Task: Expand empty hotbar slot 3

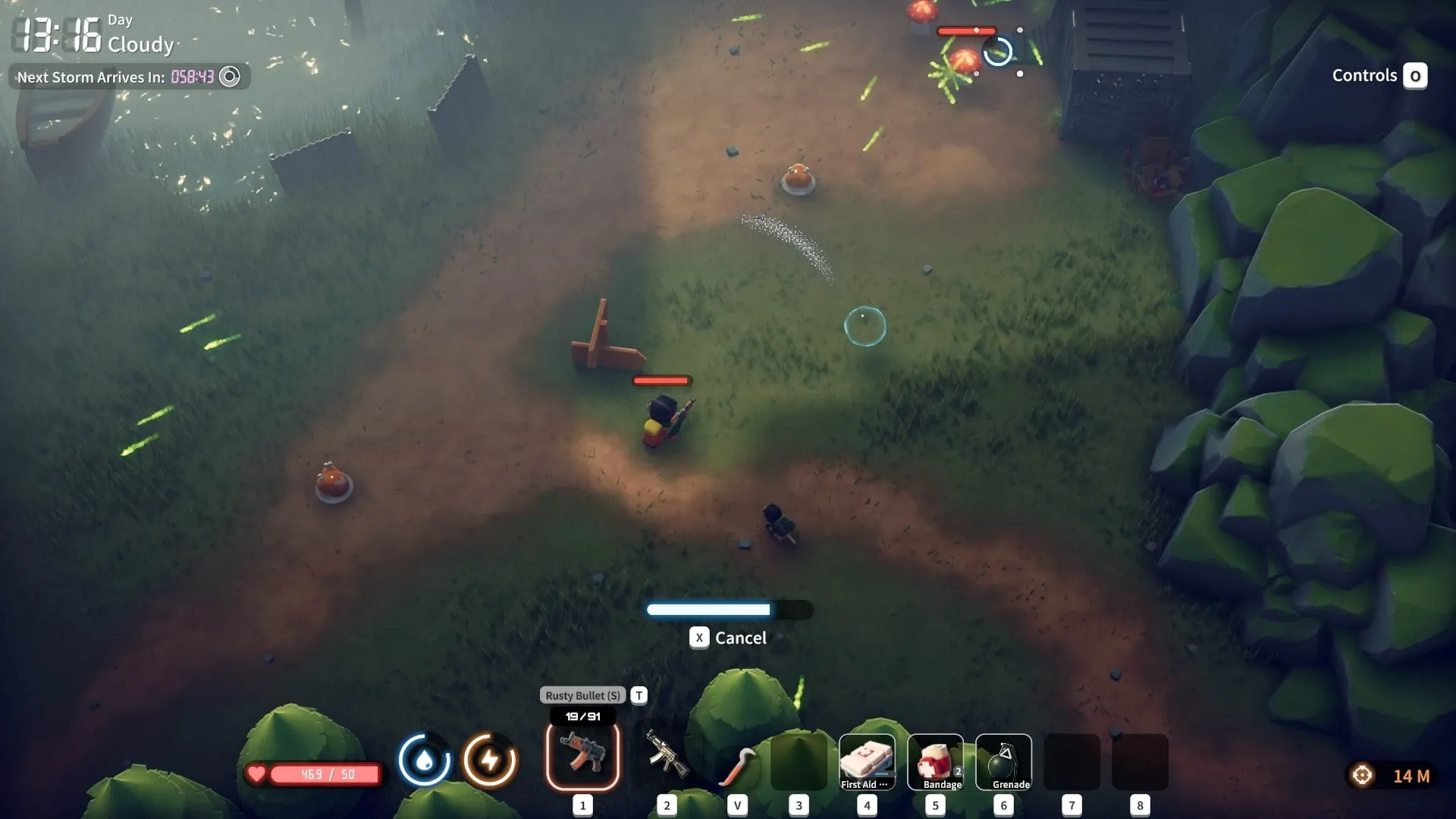Action: tap(799, 761)
